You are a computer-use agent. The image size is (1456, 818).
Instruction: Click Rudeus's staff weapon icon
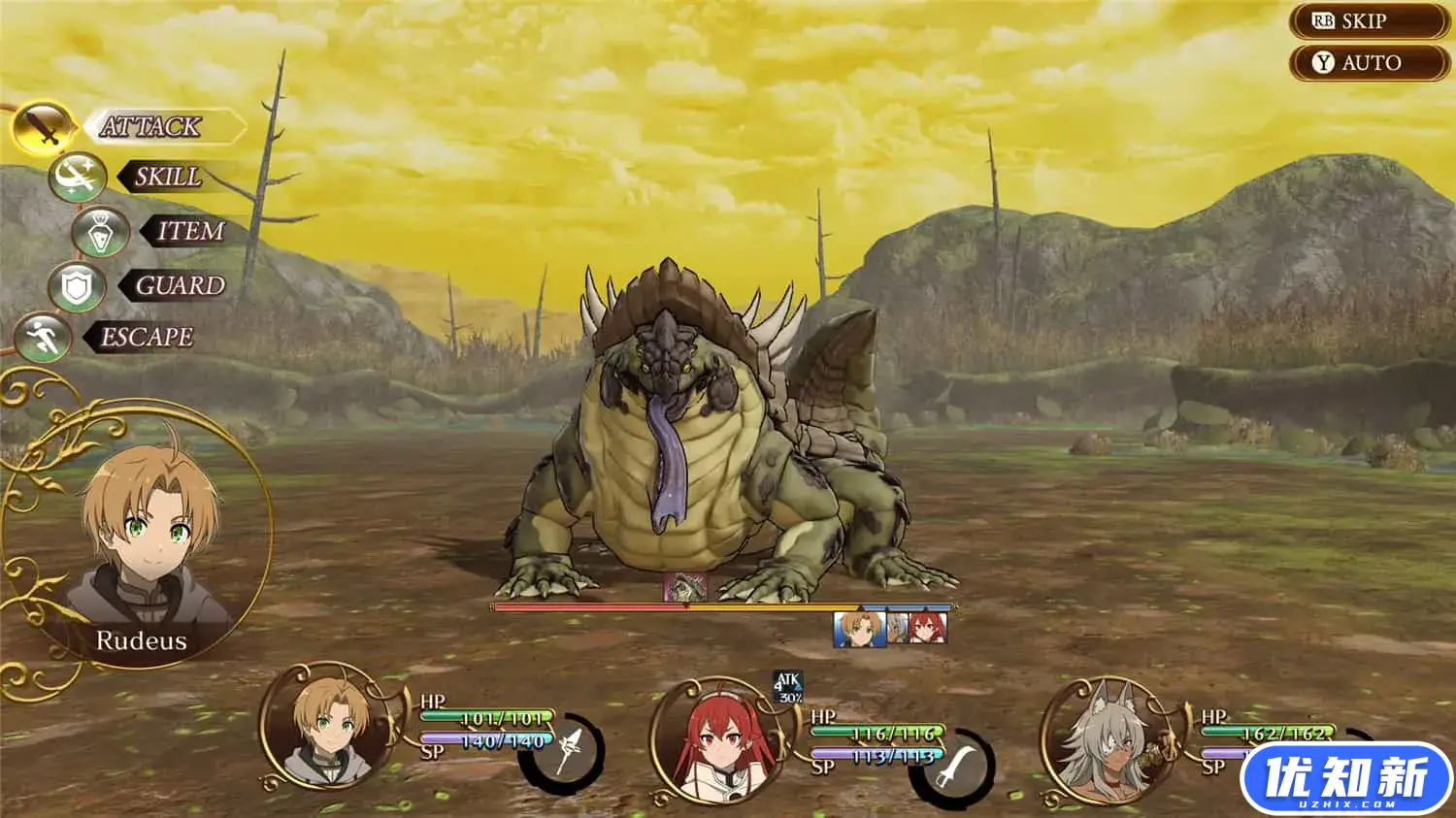(565, 753)
